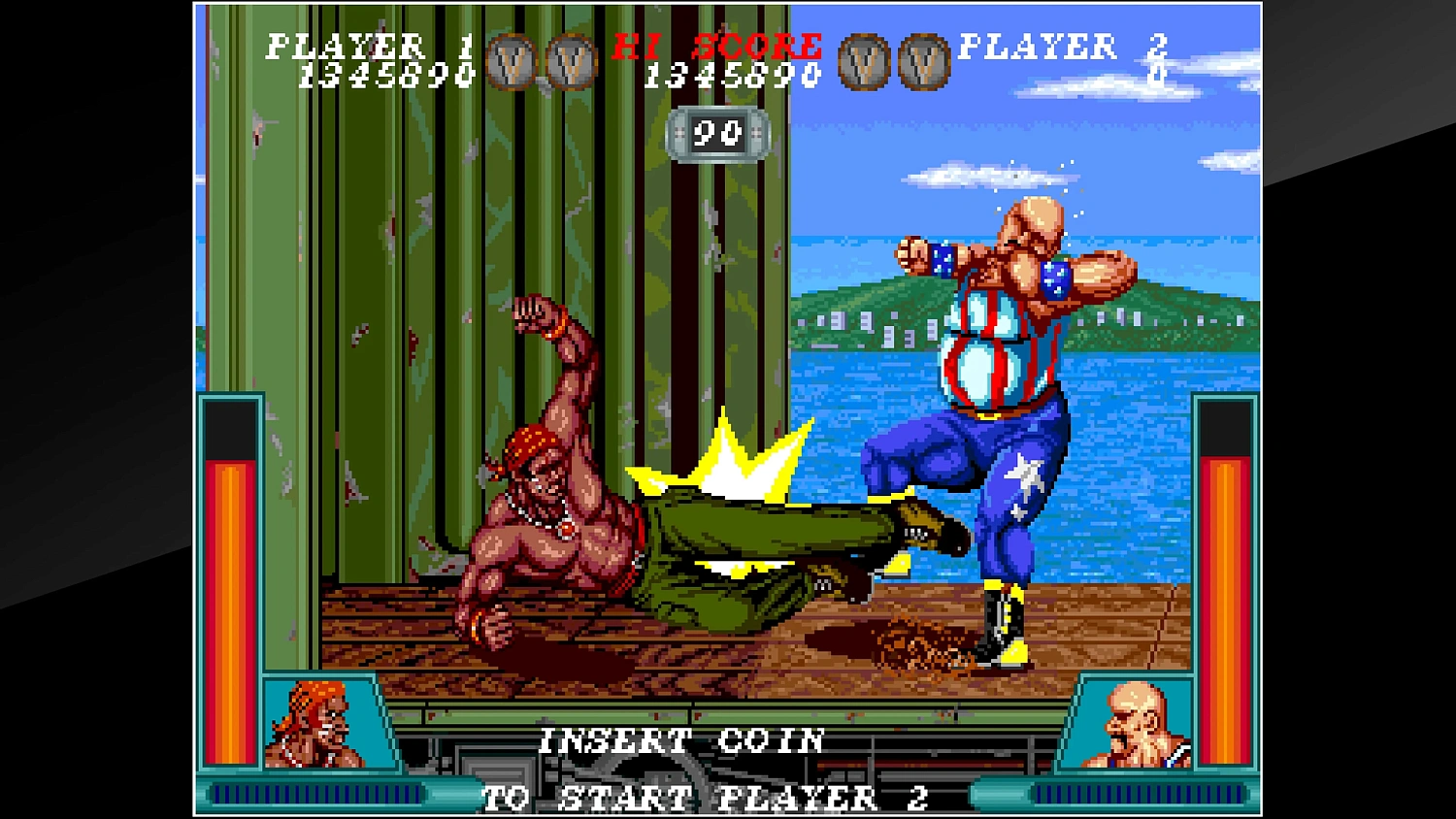Click the INSERT COIN prompt text
1456x819 pixels.
click(682, 741)
